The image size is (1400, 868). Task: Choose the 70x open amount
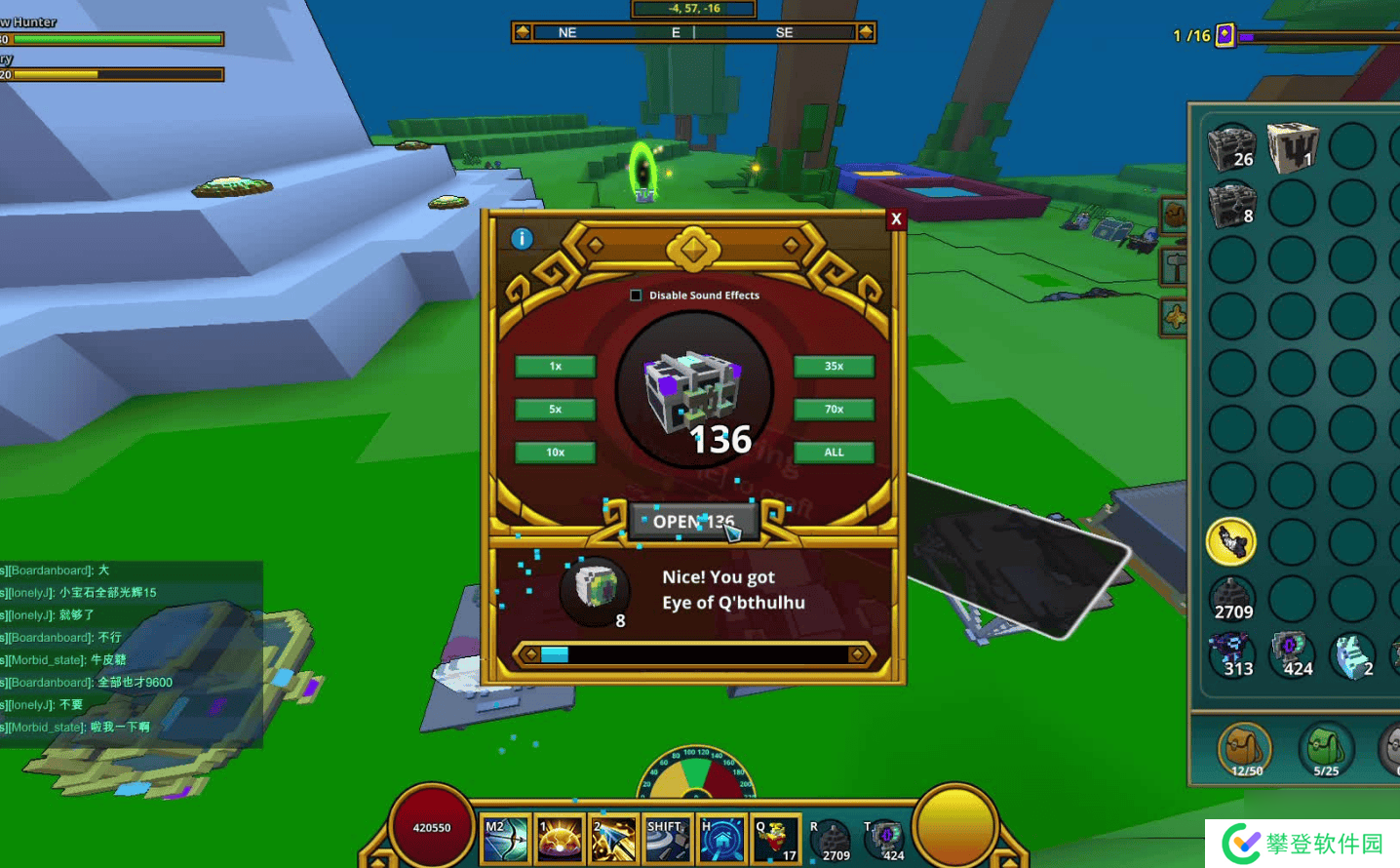(x=834, y=410)
